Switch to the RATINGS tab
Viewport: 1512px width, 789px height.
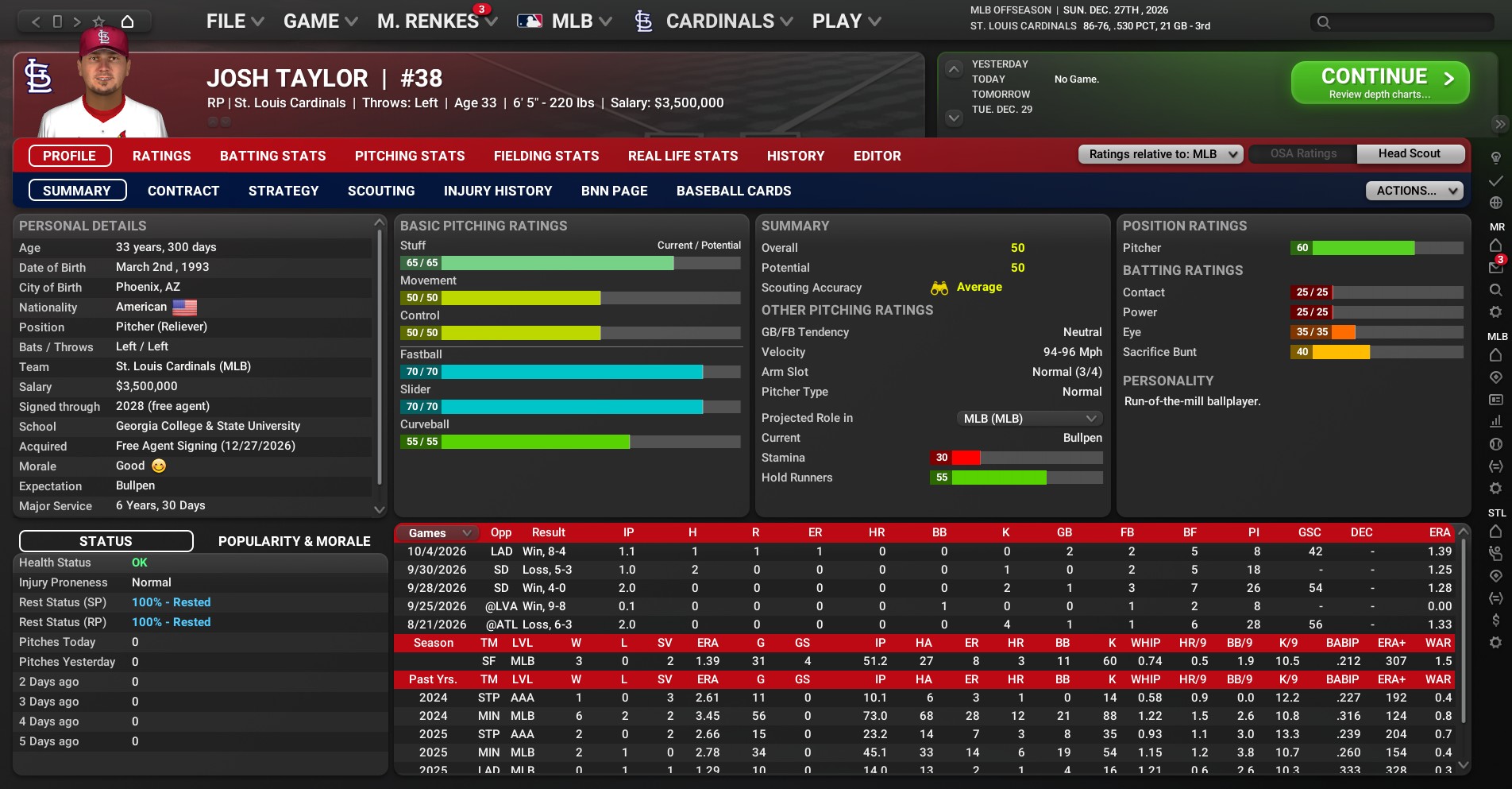point(161,156)
